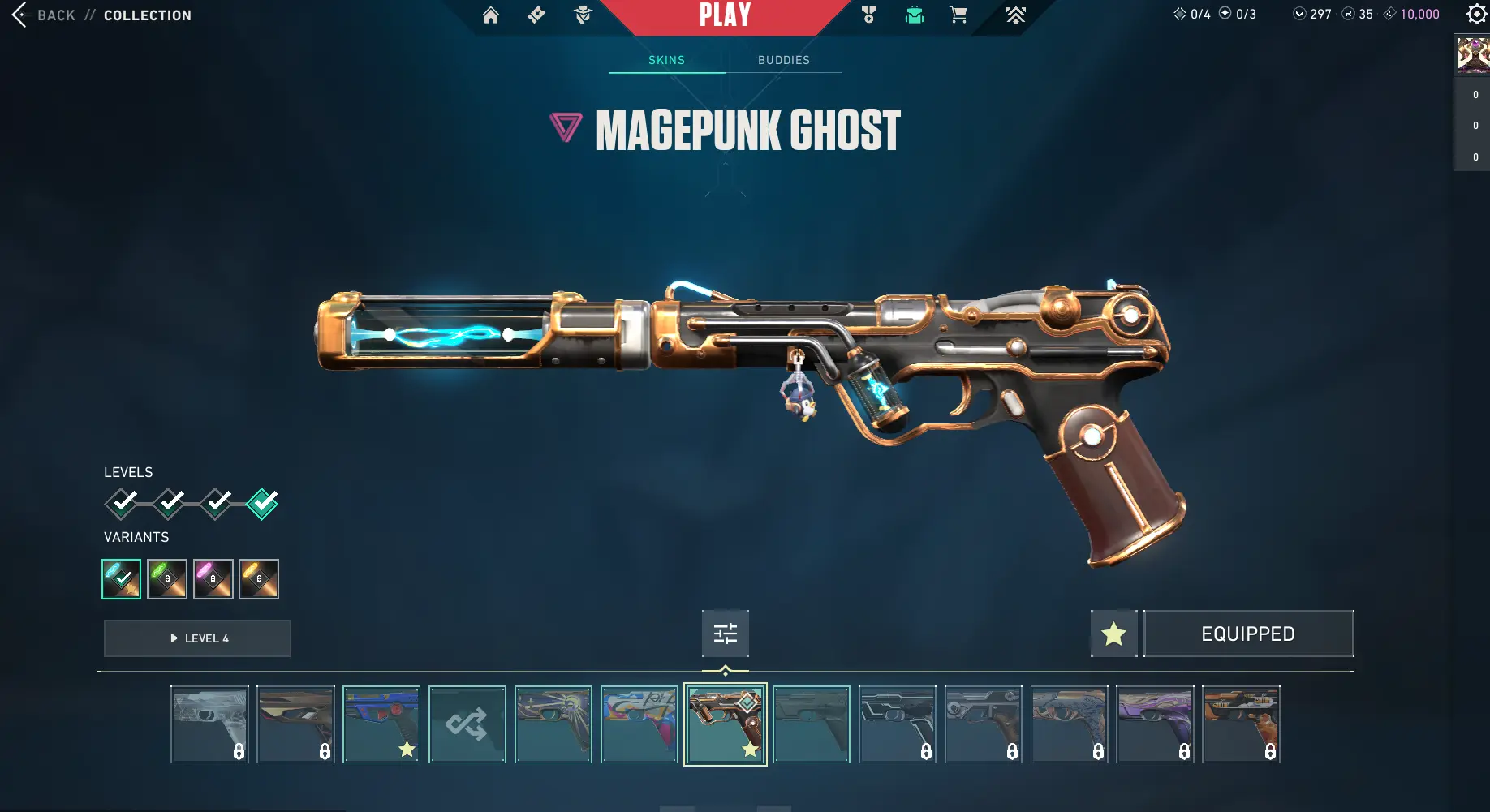Image resolution: width=1490 pixels, height=812 pixels.
Task: Open the home screen icon
Action: [490, 15]
